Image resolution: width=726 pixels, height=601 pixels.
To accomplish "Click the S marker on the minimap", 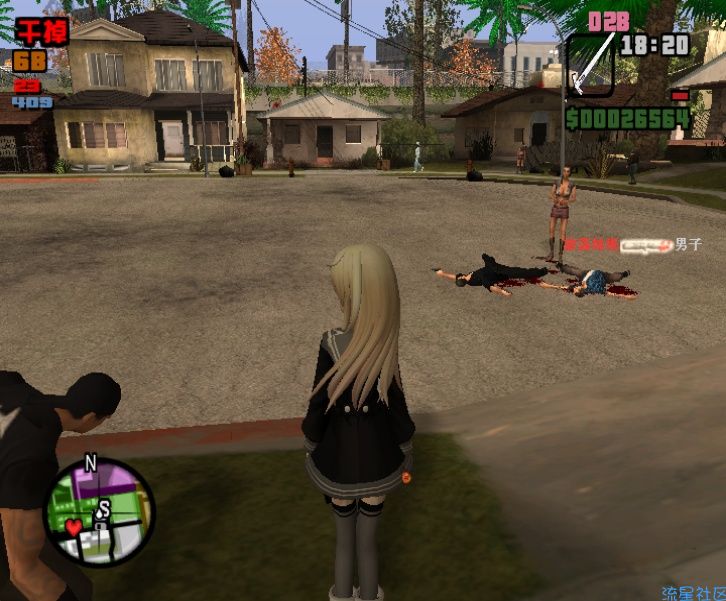I will pyautogui.click(x=103, y=510).
